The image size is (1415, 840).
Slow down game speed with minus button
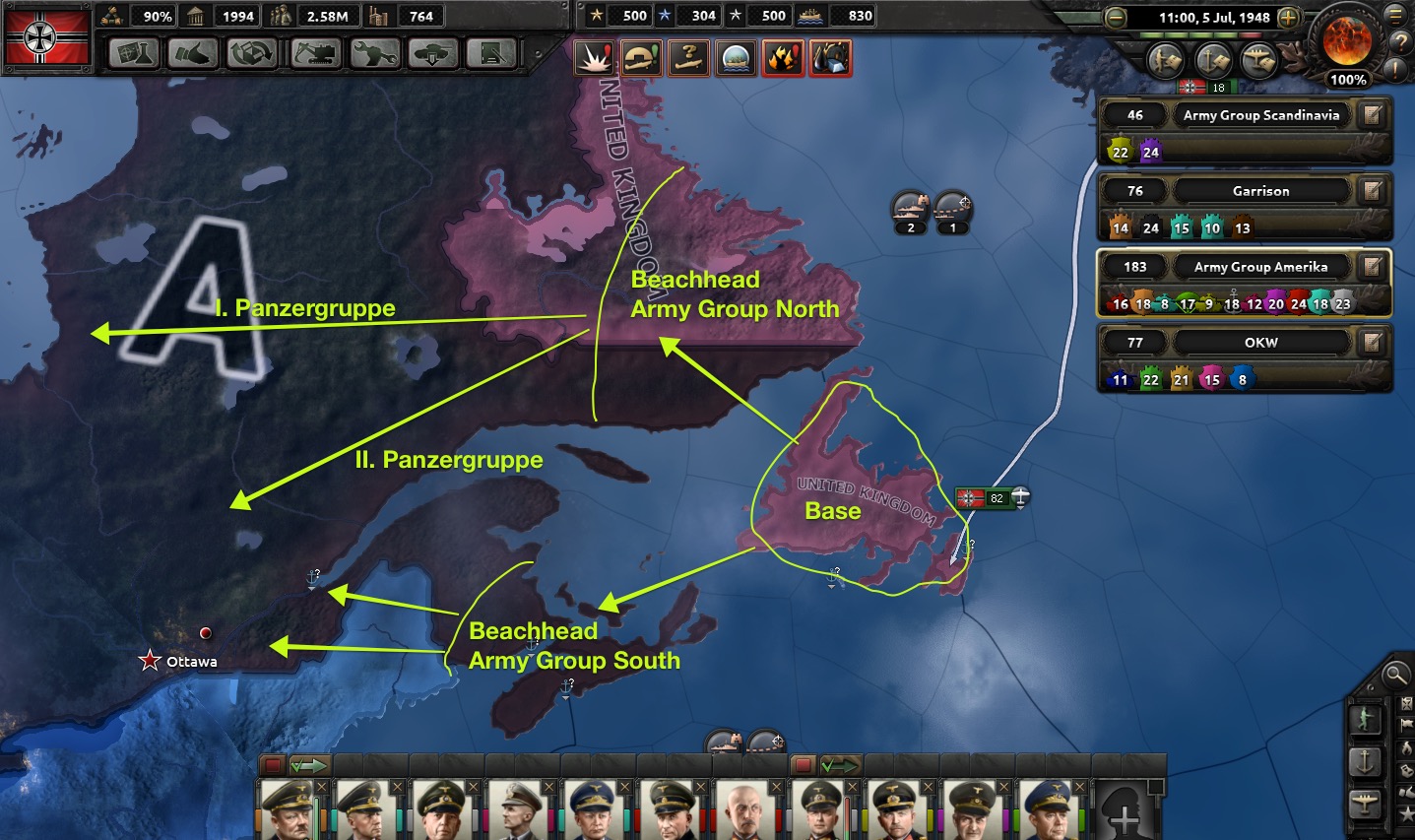point(1115,17)
